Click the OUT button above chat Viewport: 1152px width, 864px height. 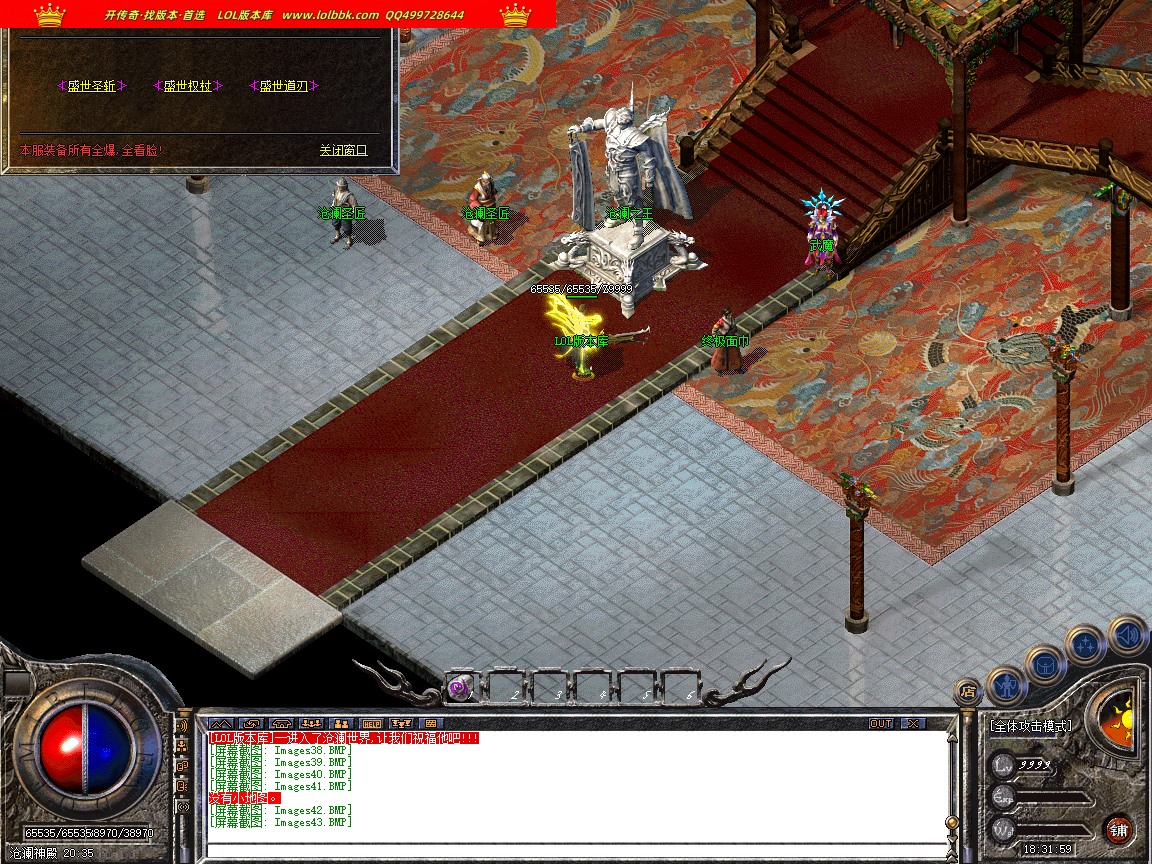pos(881,723)
